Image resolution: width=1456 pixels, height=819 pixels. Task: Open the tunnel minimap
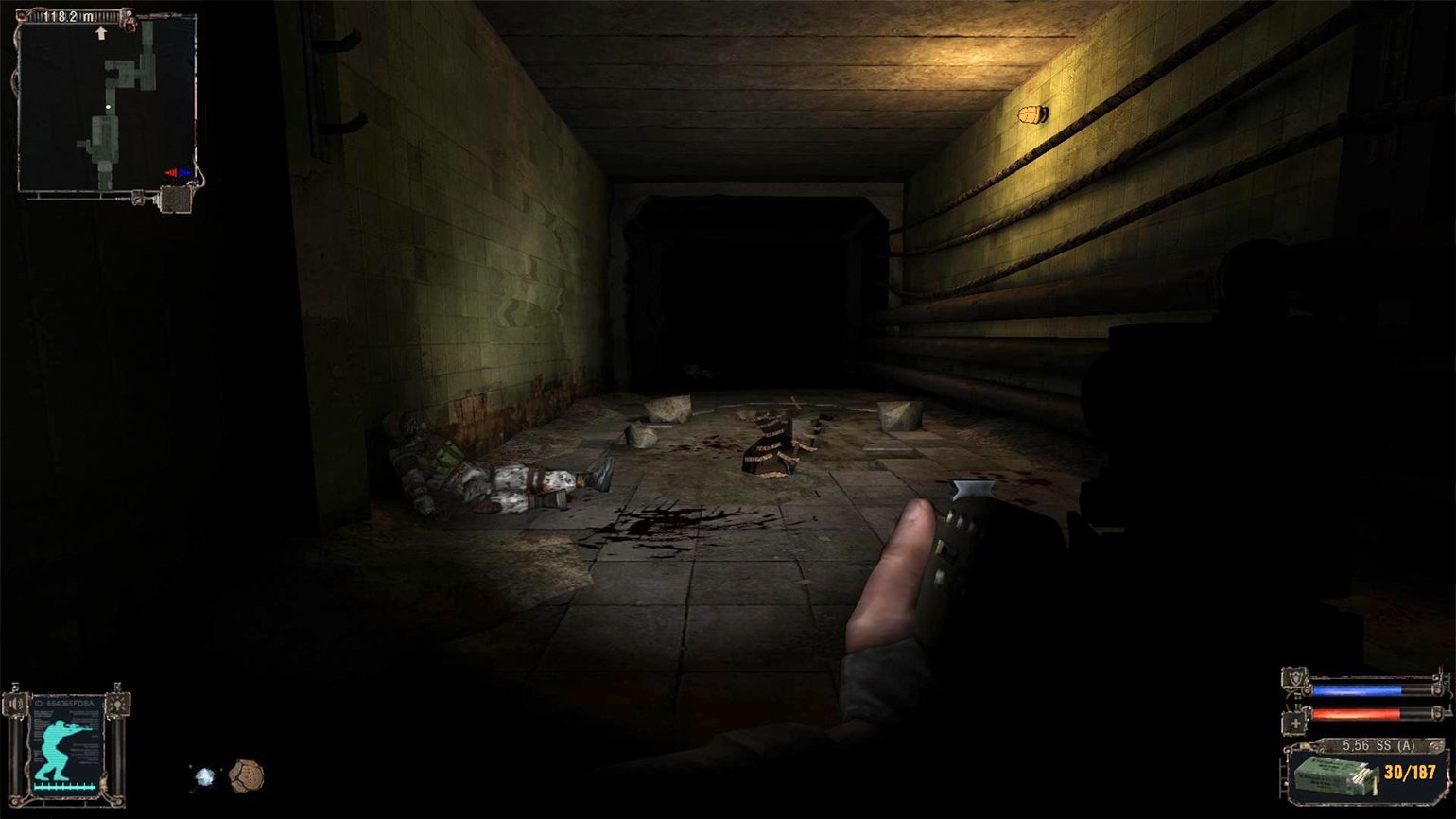click(x=106, y=104)
